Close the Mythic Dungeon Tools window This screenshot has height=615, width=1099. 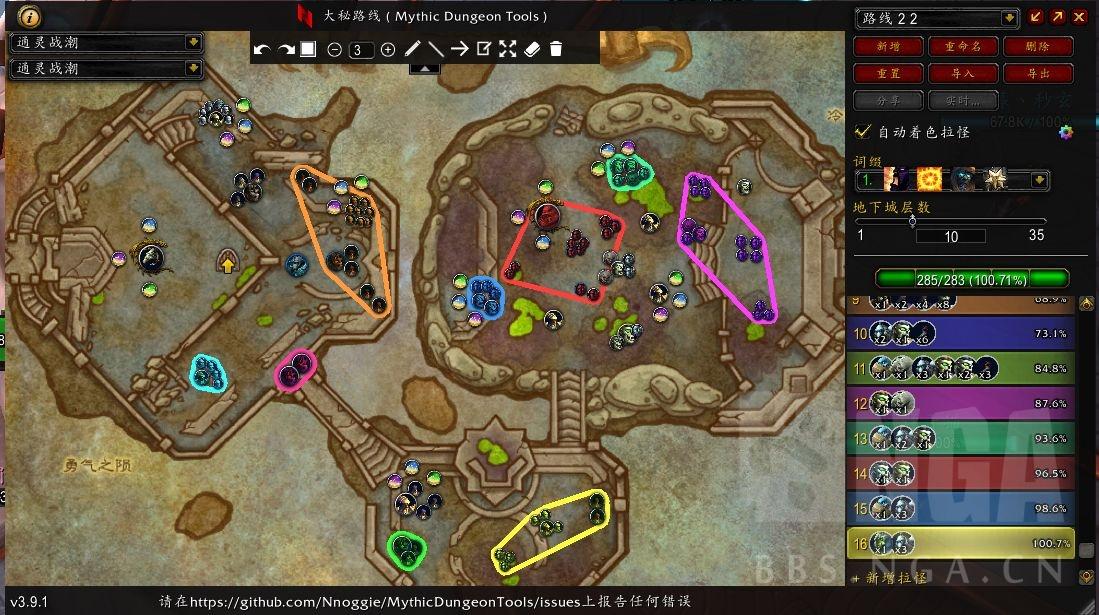(x=1079, y=17)
